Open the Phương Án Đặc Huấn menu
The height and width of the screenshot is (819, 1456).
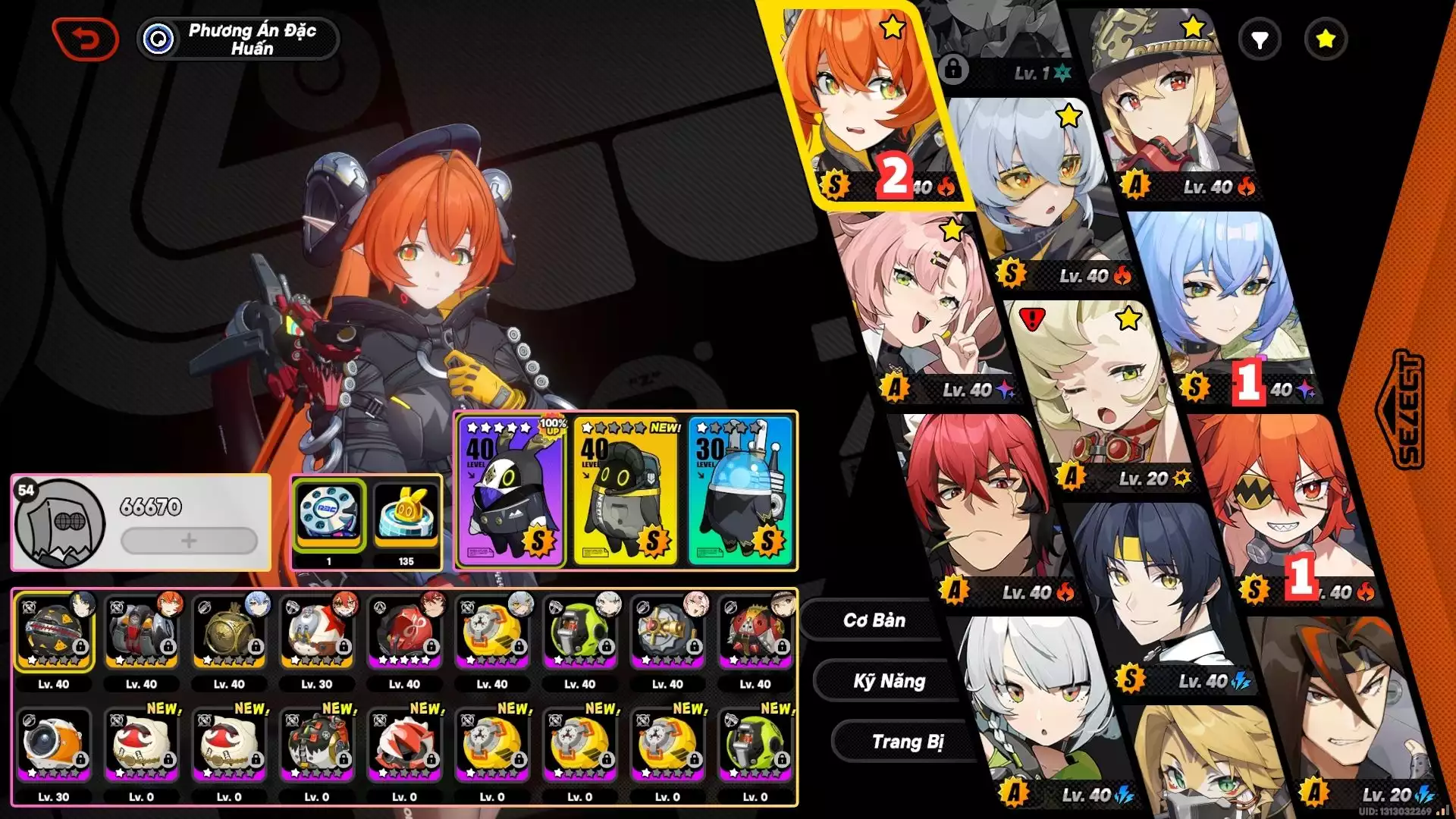(x=238, y=39)
